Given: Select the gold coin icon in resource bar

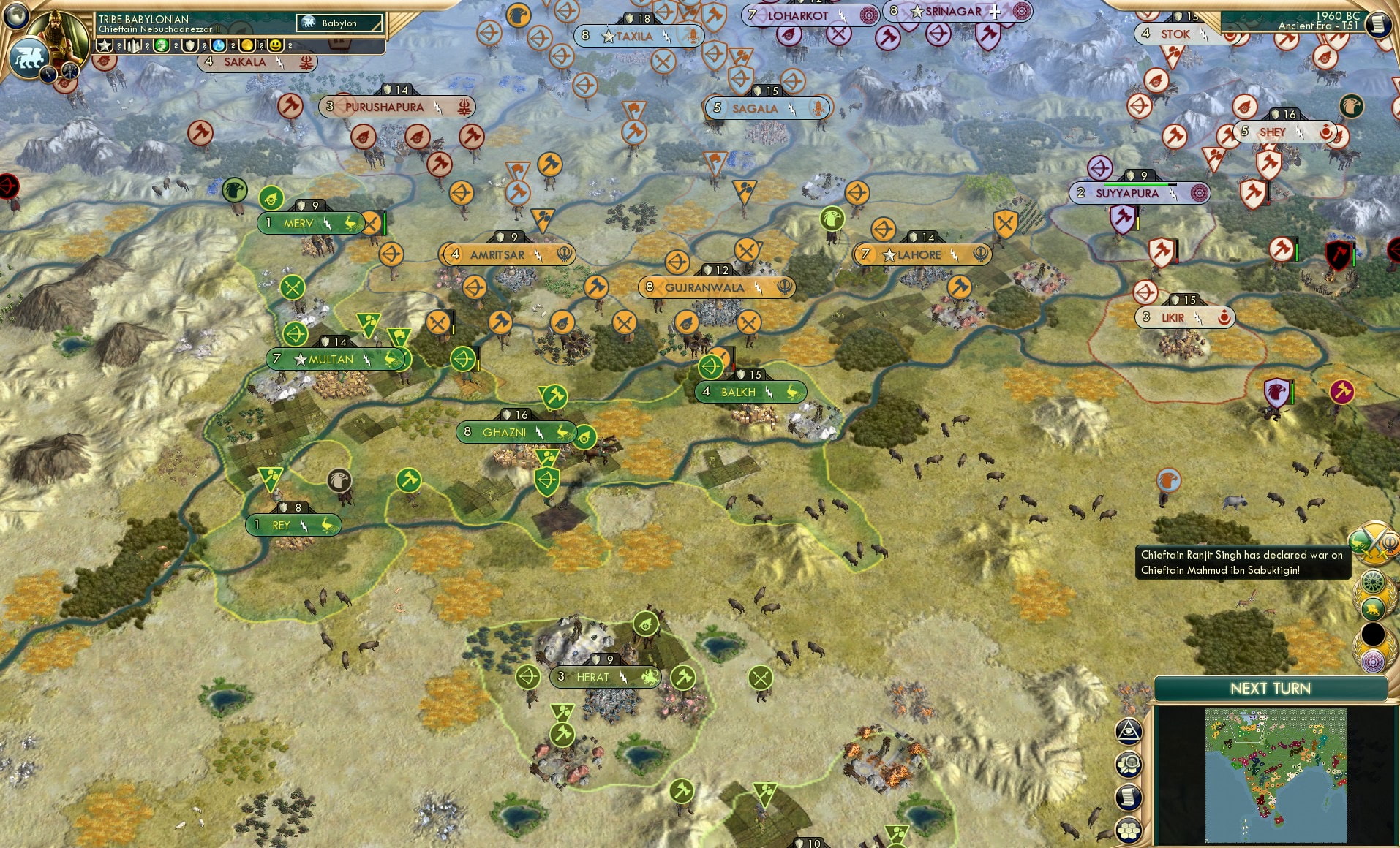Looking at the screenshot, I should [248, 45].
